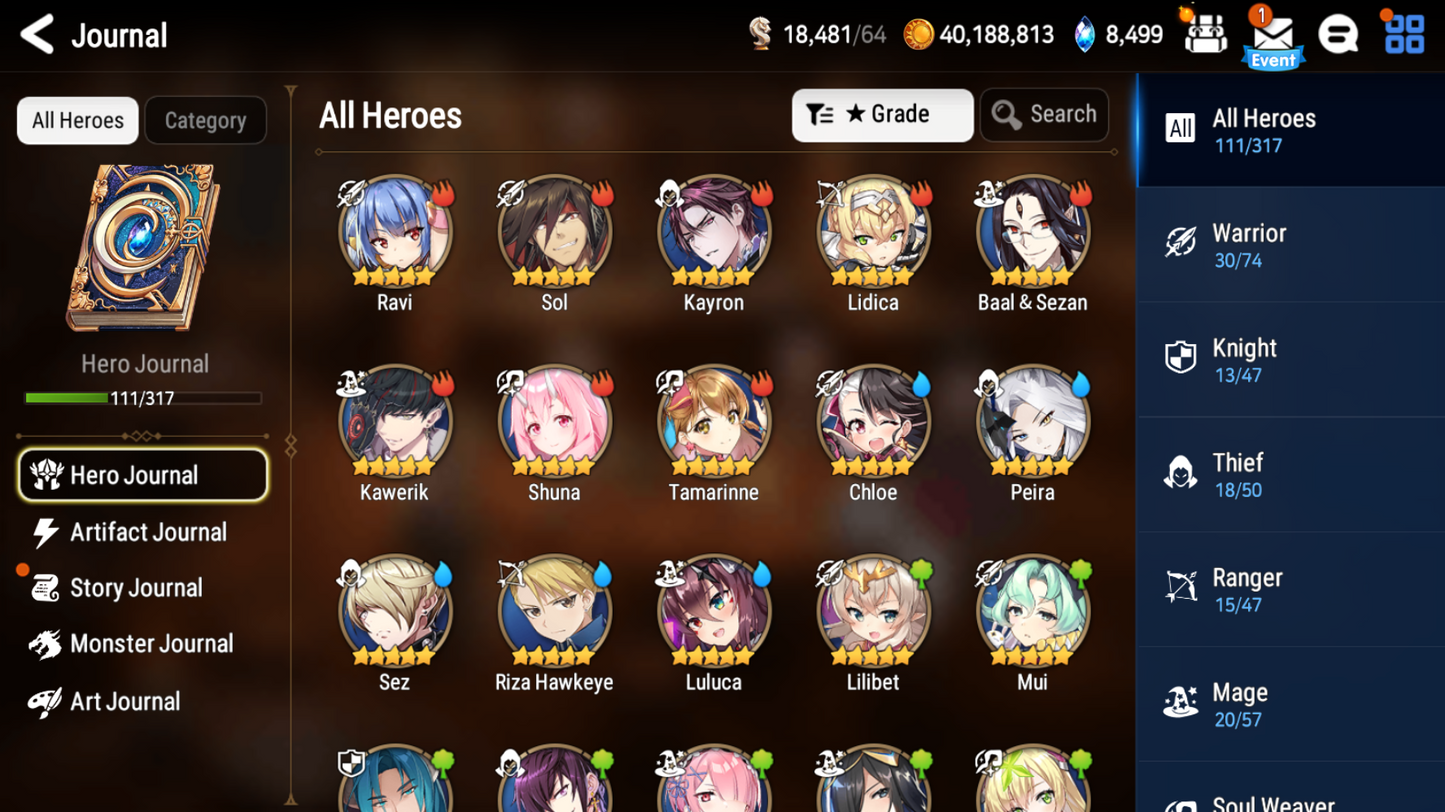Screen dimensions: 1445x812
Task: Select the Knight class filter
Action: tap(1290, 360)
